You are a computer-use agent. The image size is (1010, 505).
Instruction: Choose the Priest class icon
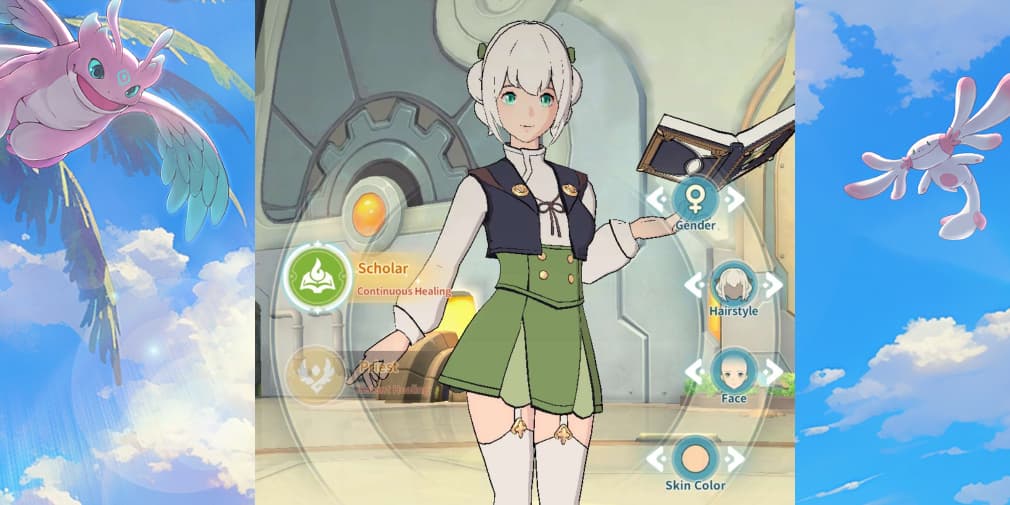316,377
